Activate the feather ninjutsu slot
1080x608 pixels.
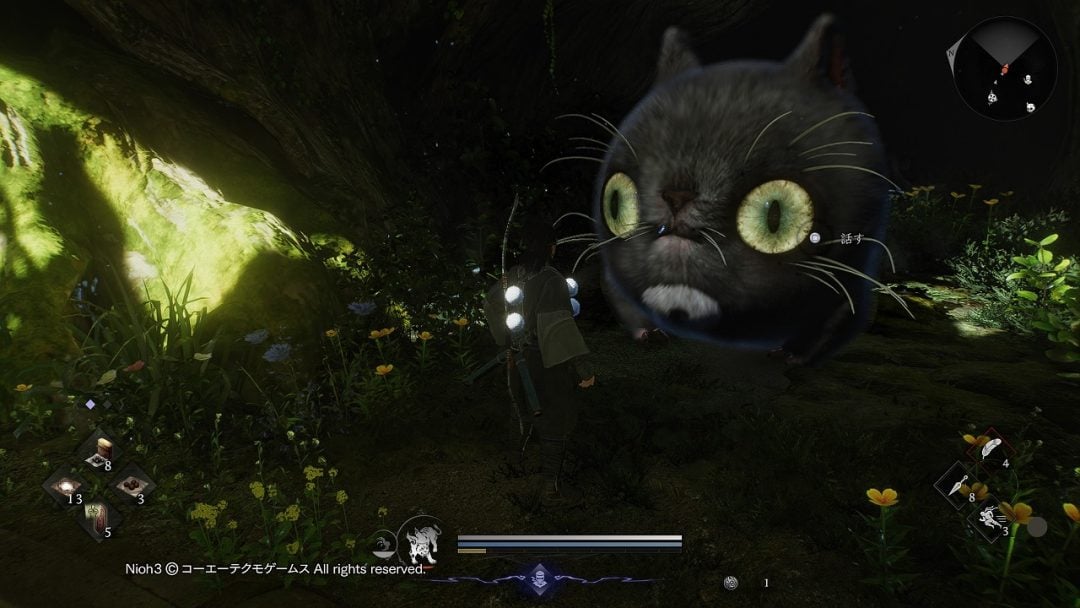[990, 449]
